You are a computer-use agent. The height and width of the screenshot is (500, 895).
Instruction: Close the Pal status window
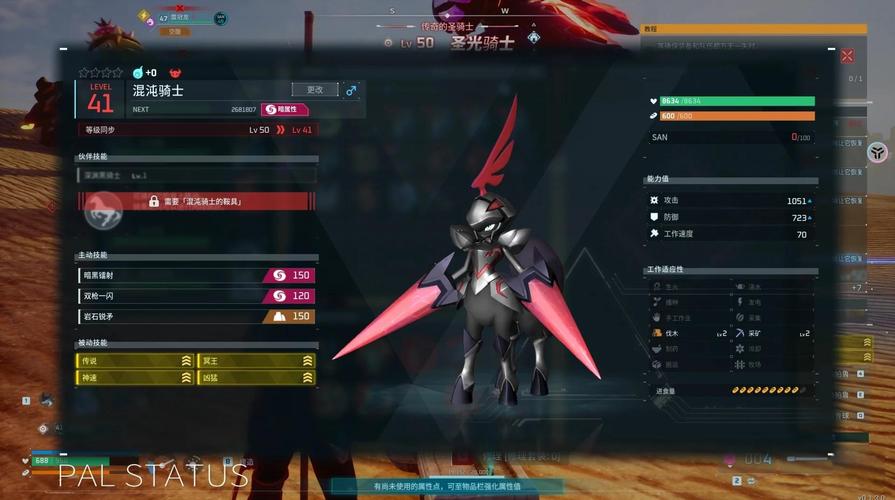click(847, 57)
